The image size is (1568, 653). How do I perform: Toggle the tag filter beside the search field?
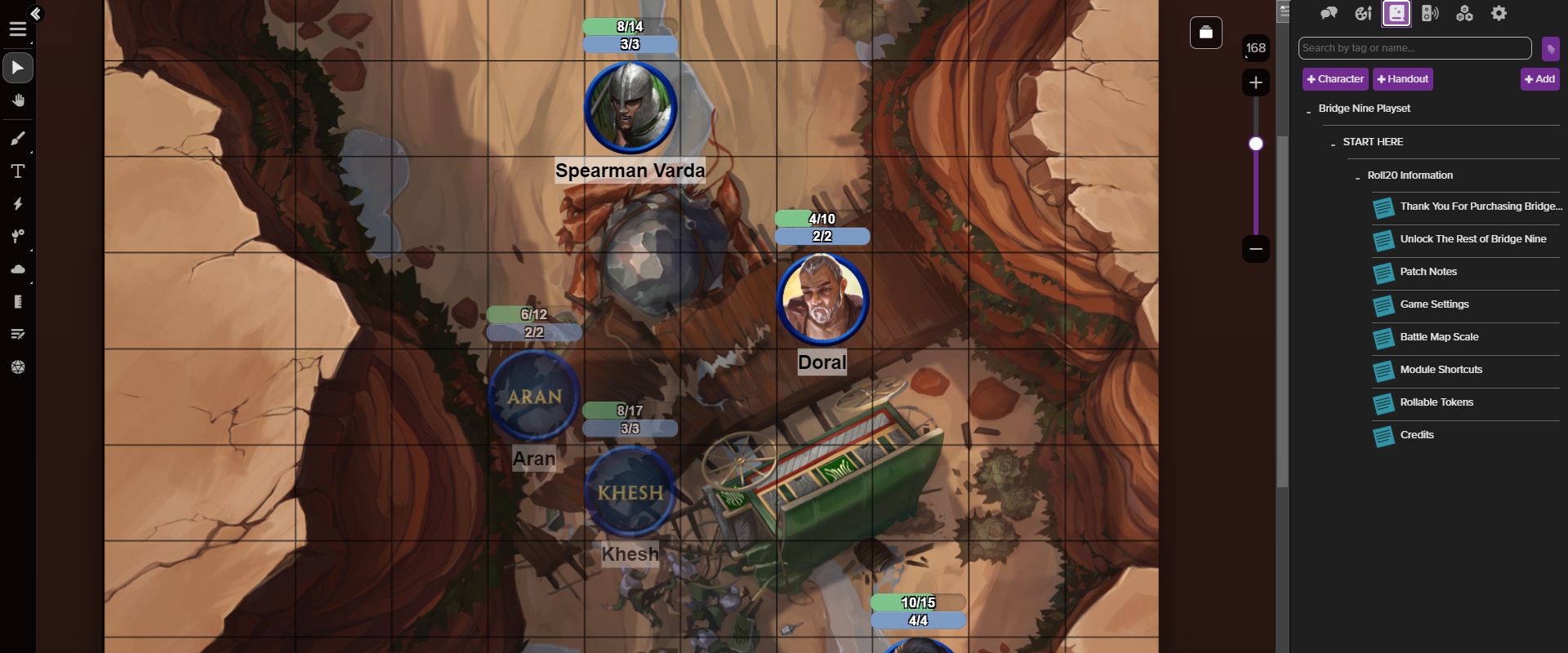[x=1551, y=48]
